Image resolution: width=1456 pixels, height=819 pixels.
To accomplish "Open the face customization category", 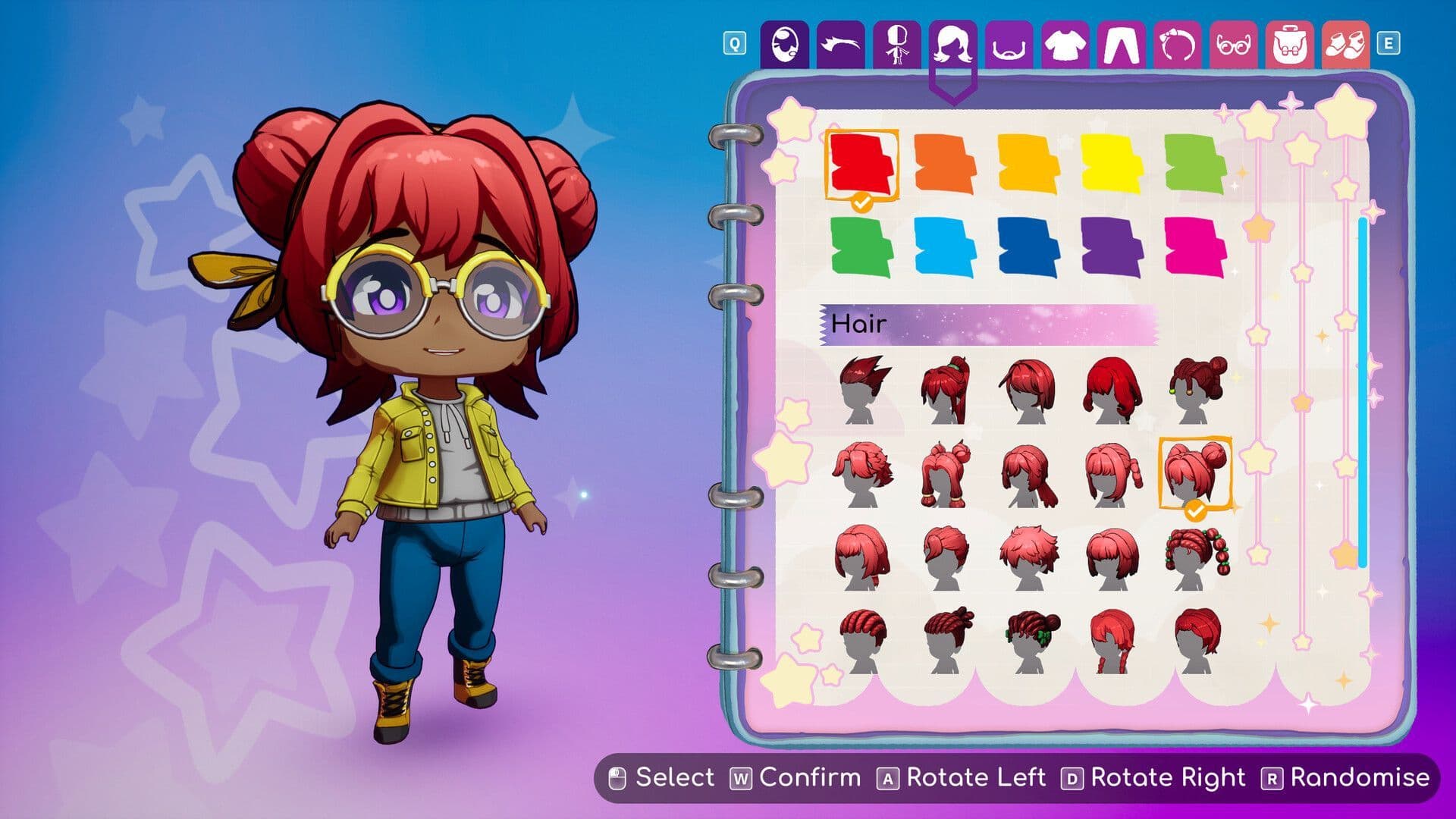I will [785, 47].
